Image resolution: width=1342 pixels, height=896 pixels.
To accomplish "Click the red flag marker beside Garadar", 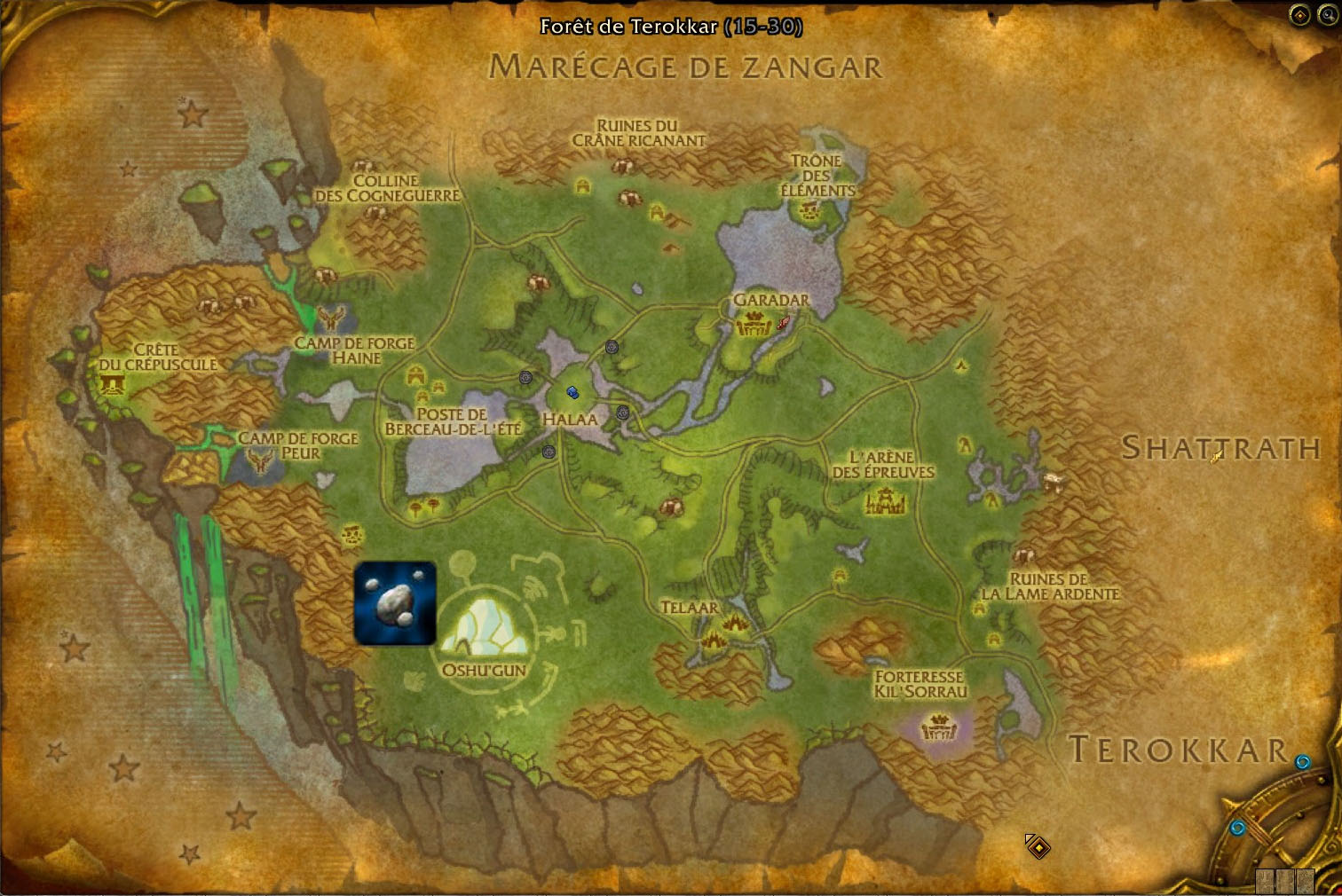I will tap(783, 322).
